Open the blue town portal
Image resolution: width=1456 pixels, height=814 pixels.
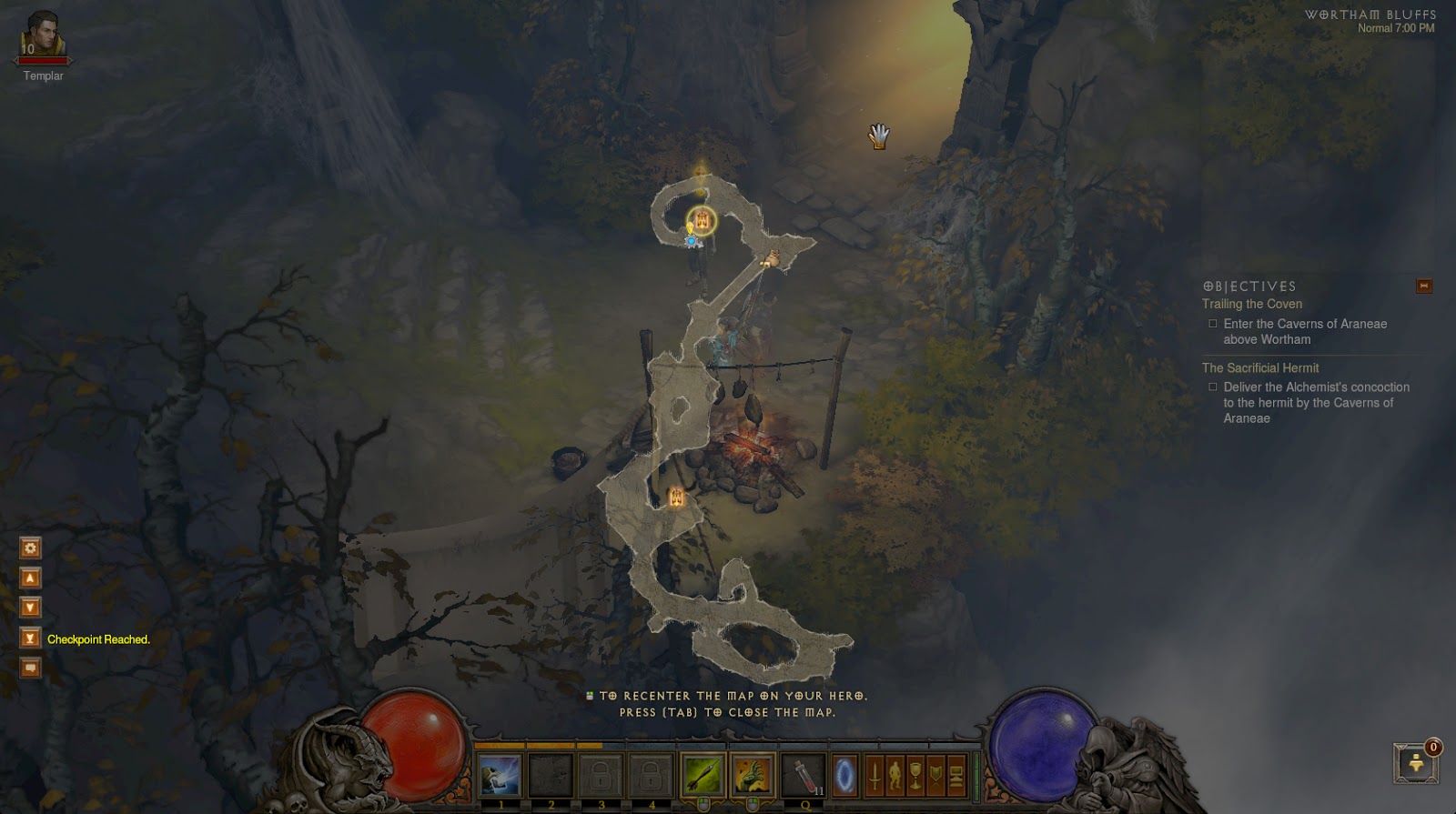[x=845, y=776]
